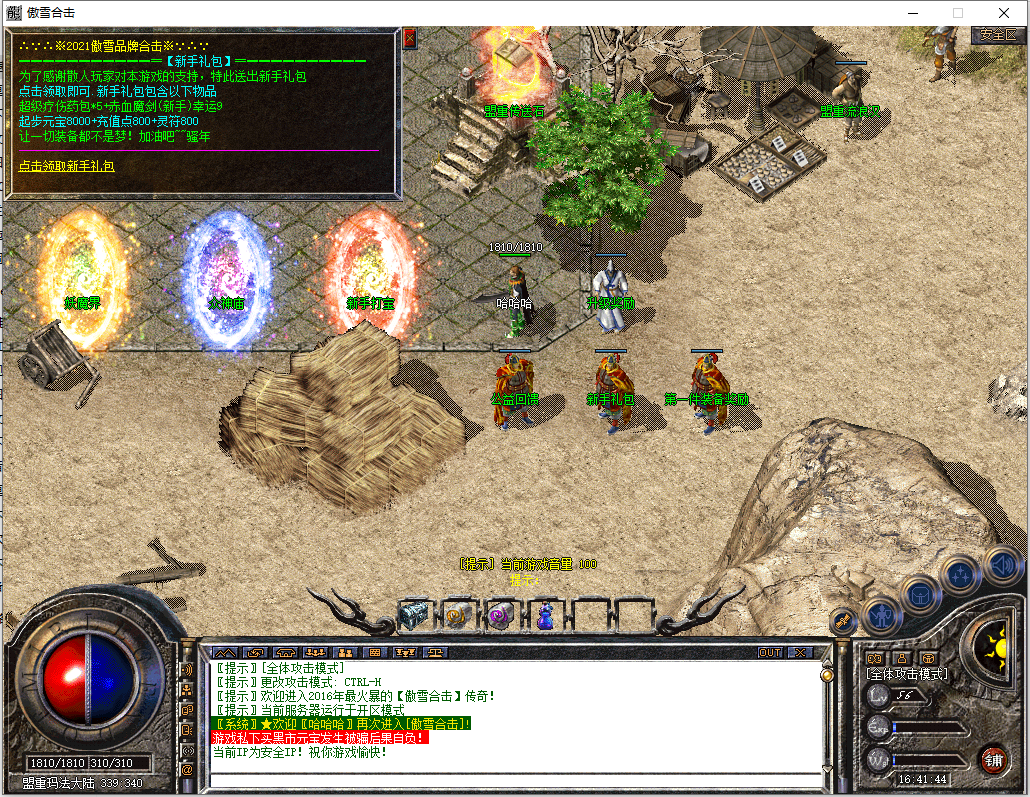Minimize the 傲雪合击 game window
The height and width of the screenshot is (797, 1030).
[x=912, y=13]
